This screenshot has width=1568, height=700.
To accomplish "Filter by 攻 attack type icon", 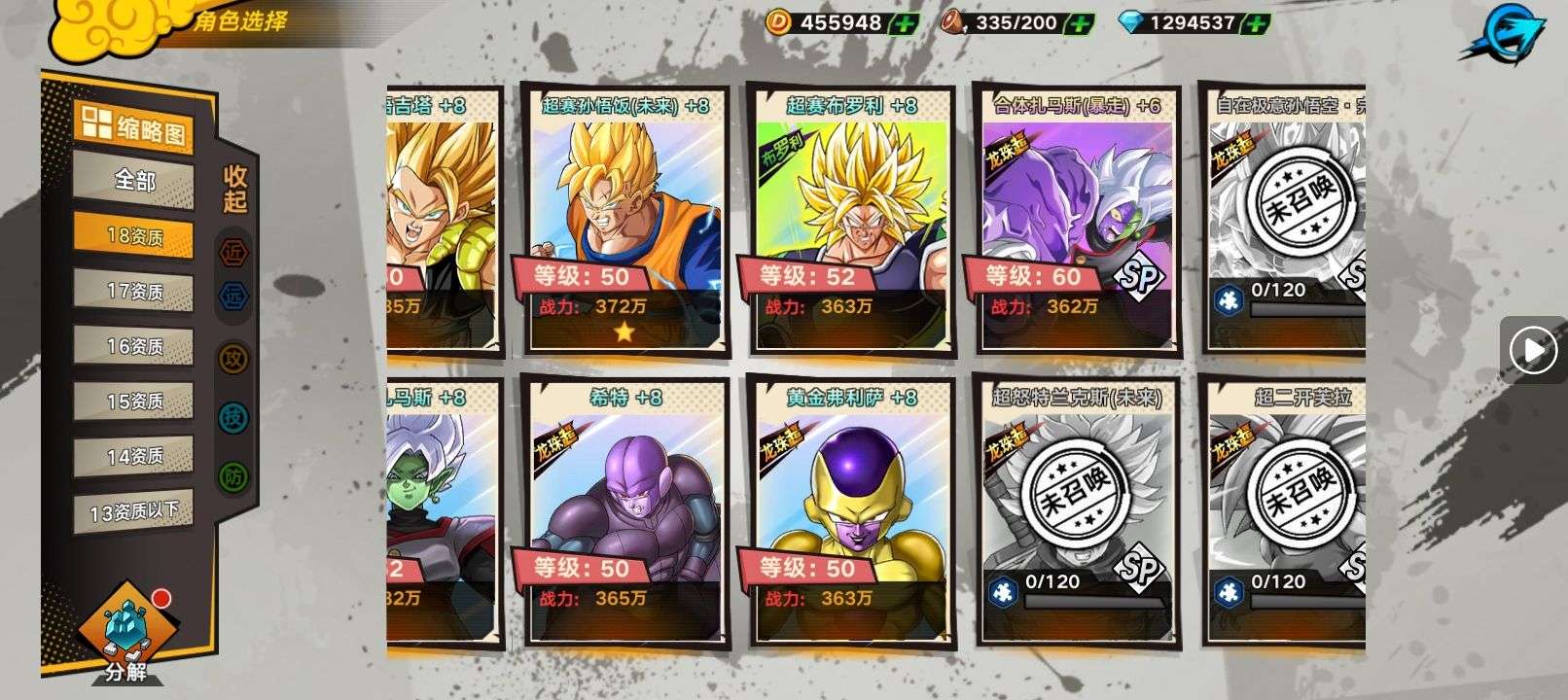I will tap(233, 358).
